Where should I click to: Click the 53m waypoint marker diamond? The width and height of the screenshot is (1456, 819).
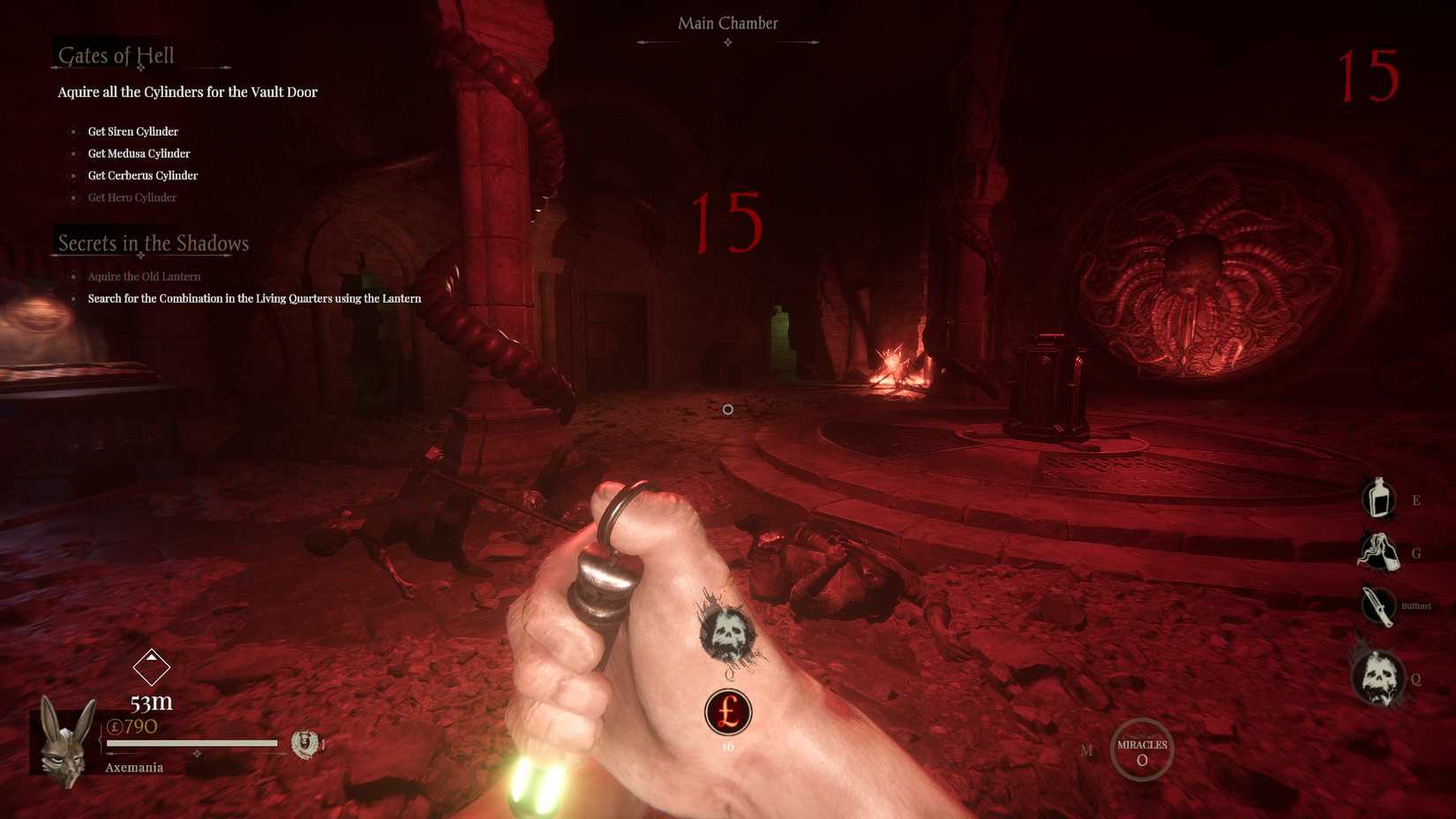click(x=152, y=668)
